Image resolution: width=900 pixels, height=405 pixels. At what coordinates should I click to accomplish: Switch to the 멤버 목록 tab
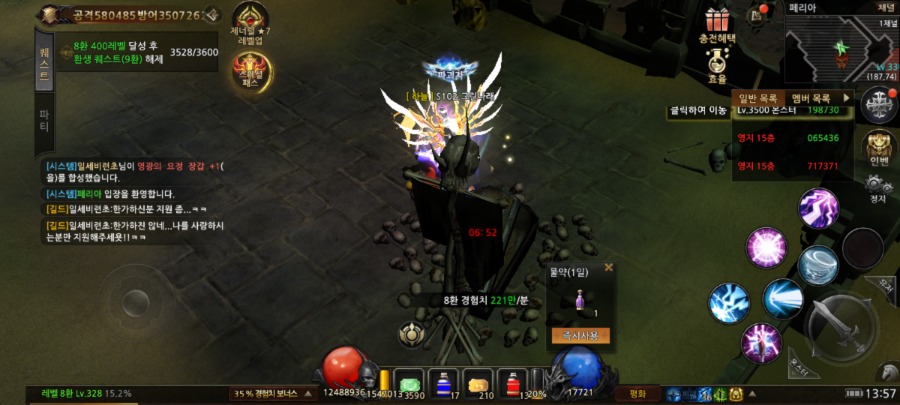pyautogui.click(x=811, y=97)
